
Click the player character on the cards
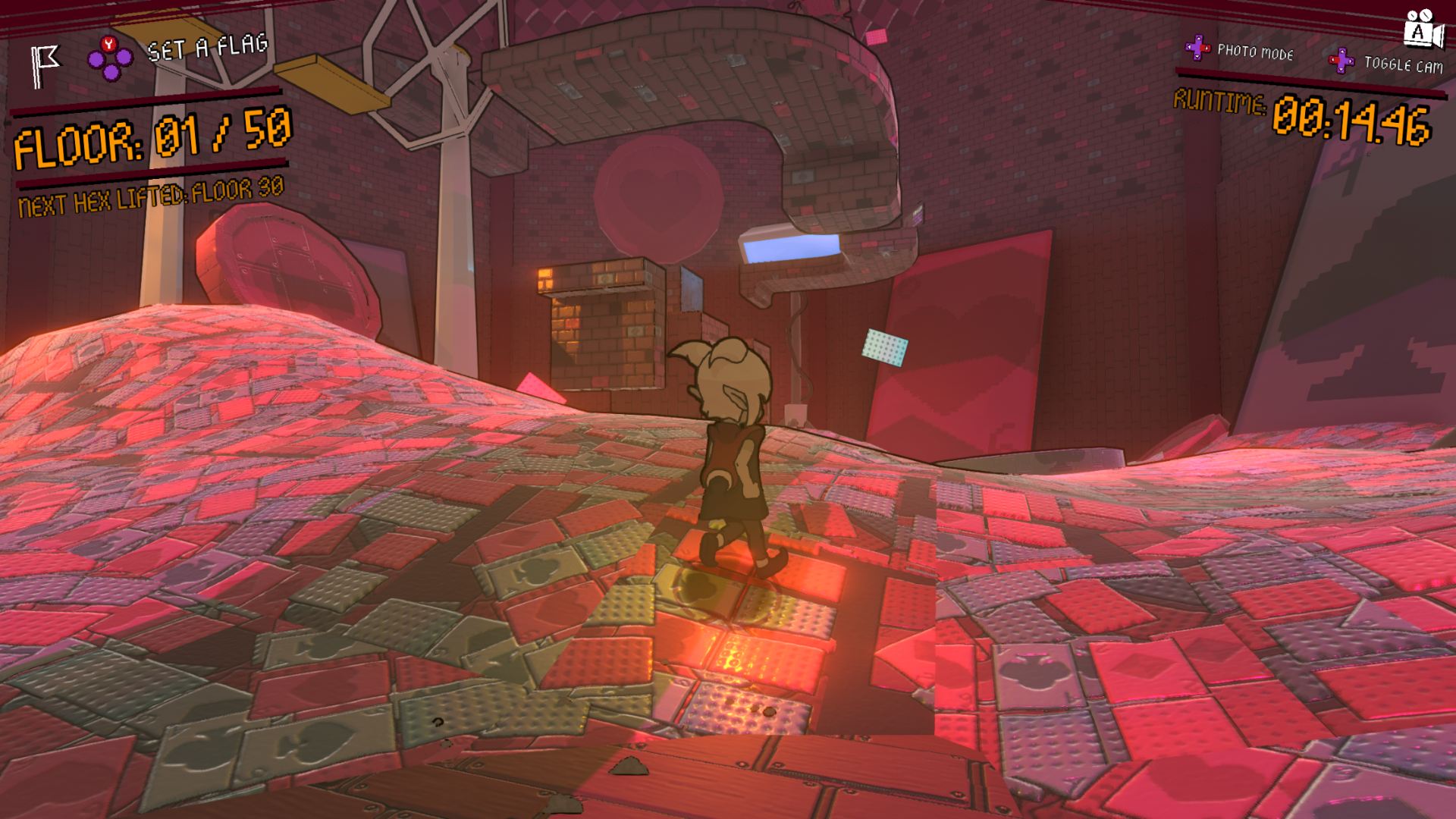732,455
